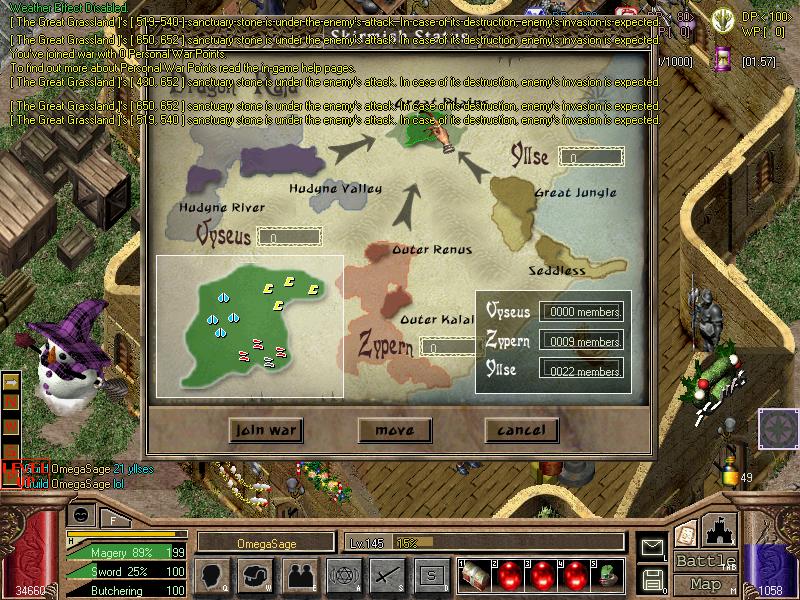Select the hexagram magic button

coord(343,574)
